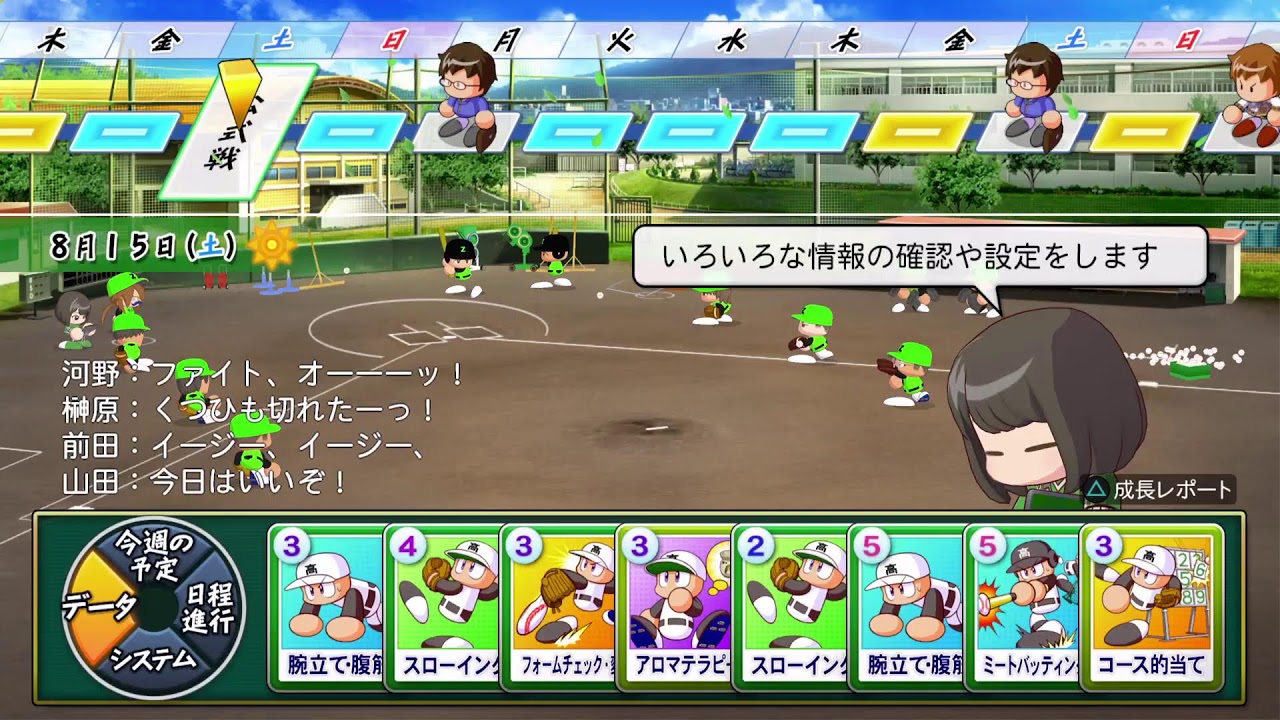Choose the level 5 腕立て・腹筋 card
Screen dimensions: 1280x720
pyautogui.click(x=907, y=607)
